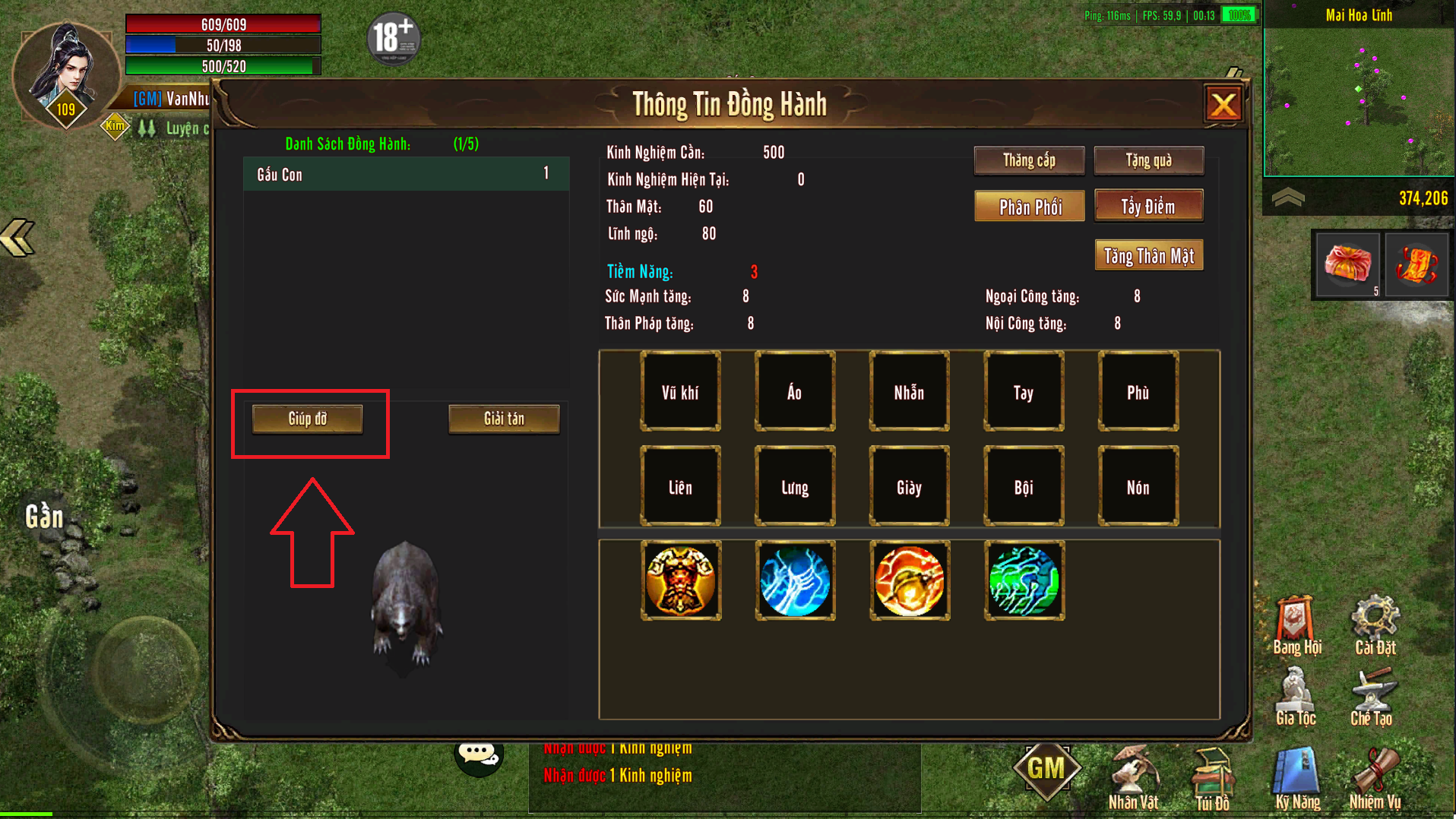Viewport: 1456px width, 819px height.
Task: Open the Nhiệm Vụ quest menu
Action: [x=1375, y=779]
